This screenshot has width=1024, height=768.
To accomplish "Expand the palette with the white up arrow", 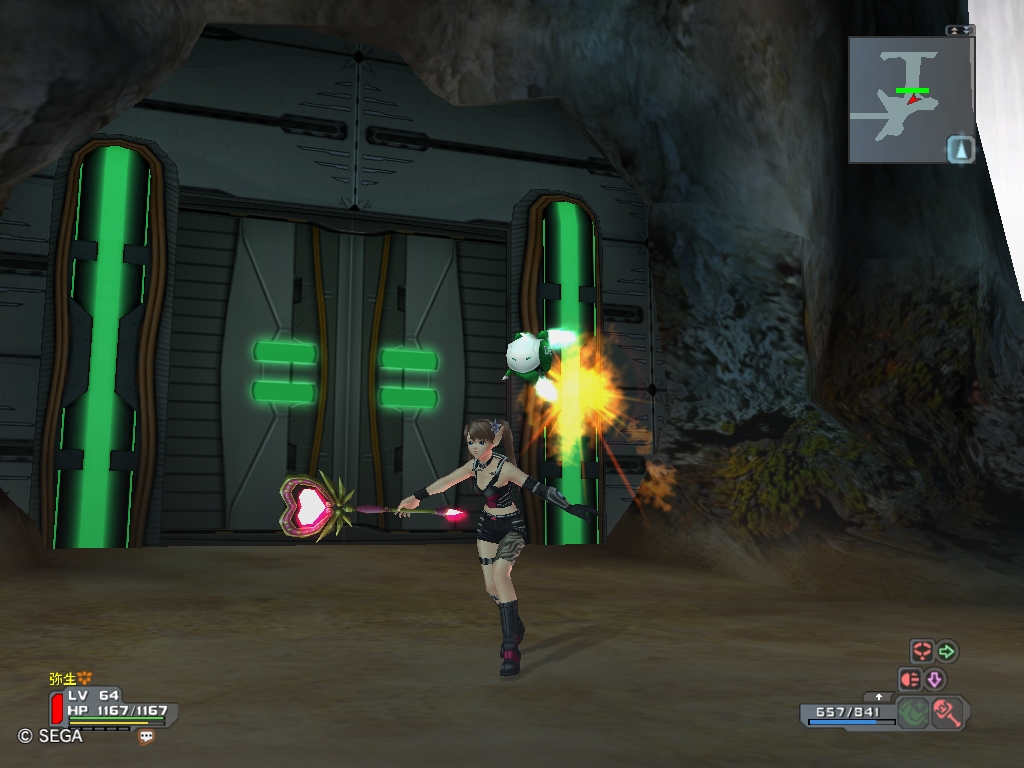I will 879,696.
